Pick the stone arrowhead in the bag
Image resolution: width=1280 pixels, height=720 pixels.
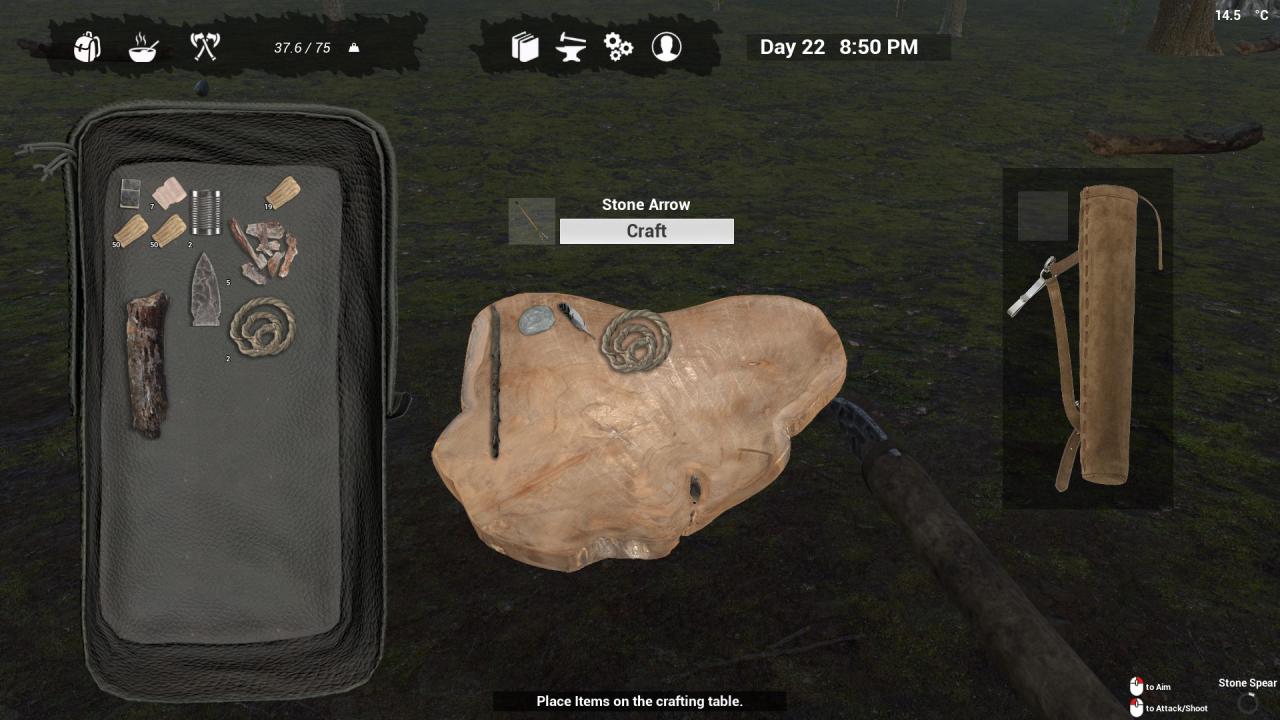(x=206, y=290)
